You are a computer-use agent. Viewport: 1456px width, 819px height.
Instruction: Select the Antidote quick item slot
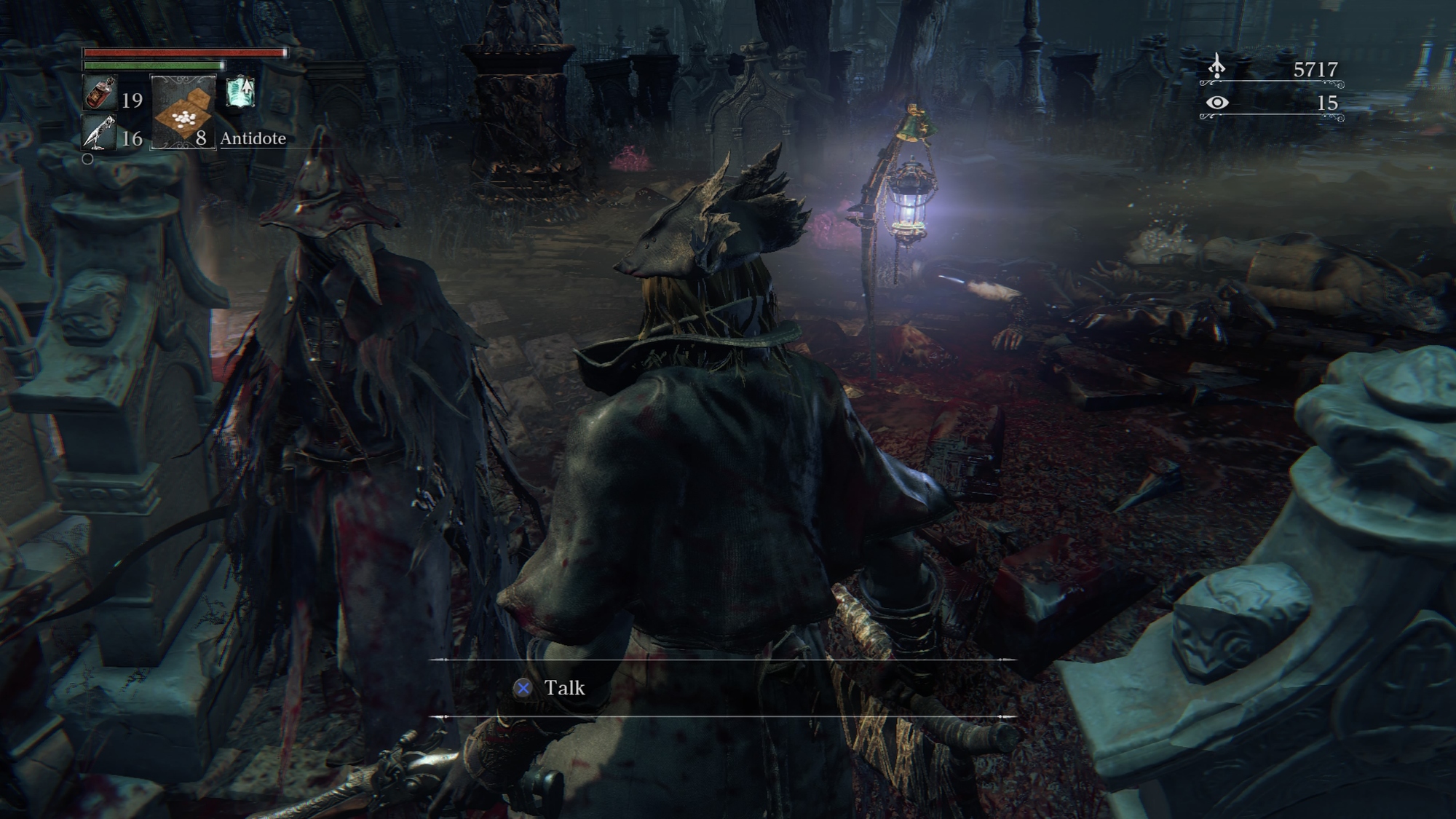183,111
